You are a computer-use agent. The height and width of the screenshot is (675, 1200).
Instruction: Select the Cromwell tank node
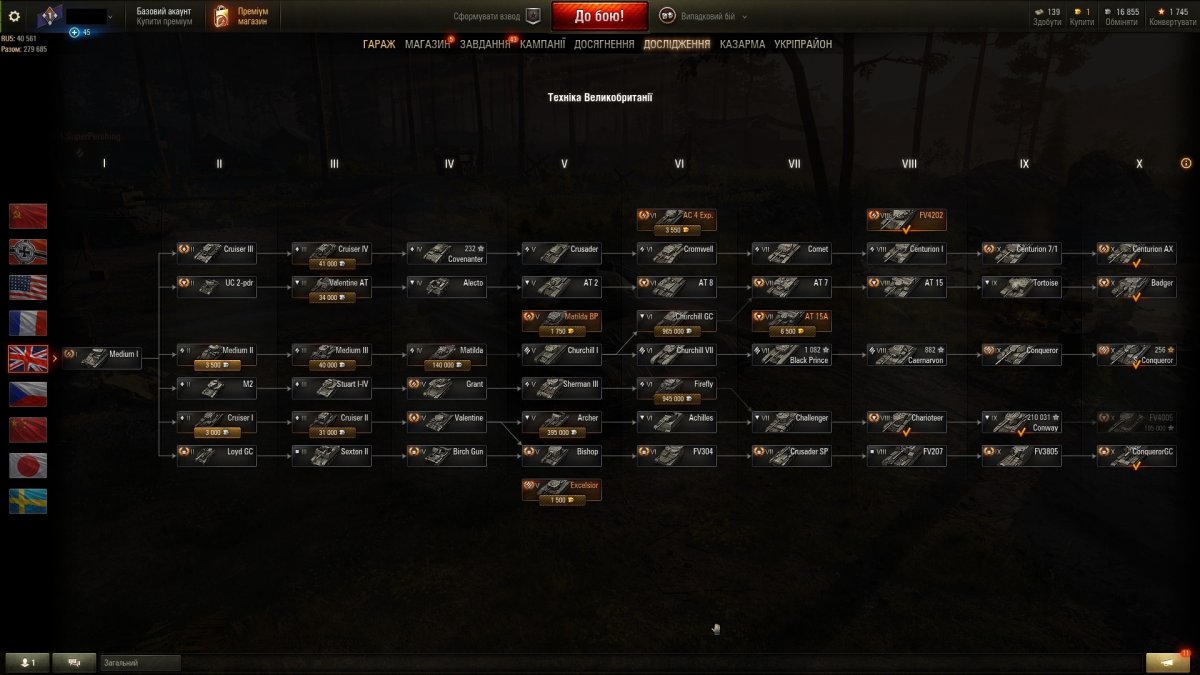pyautogui.click(x=677, y=253)
